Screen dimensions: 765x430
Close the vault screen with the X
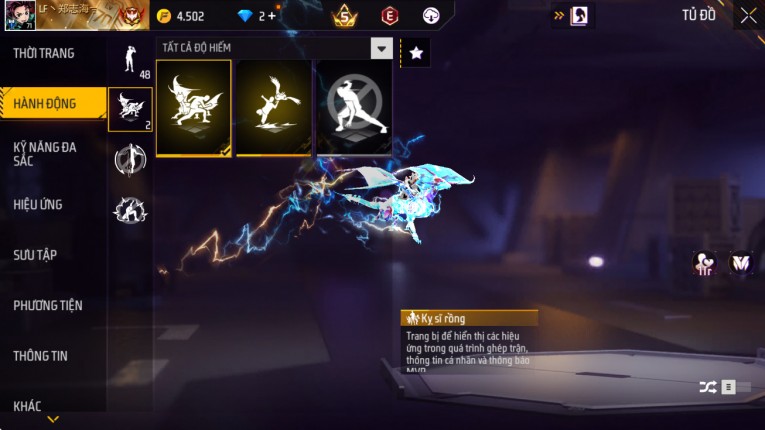[748, 15]
